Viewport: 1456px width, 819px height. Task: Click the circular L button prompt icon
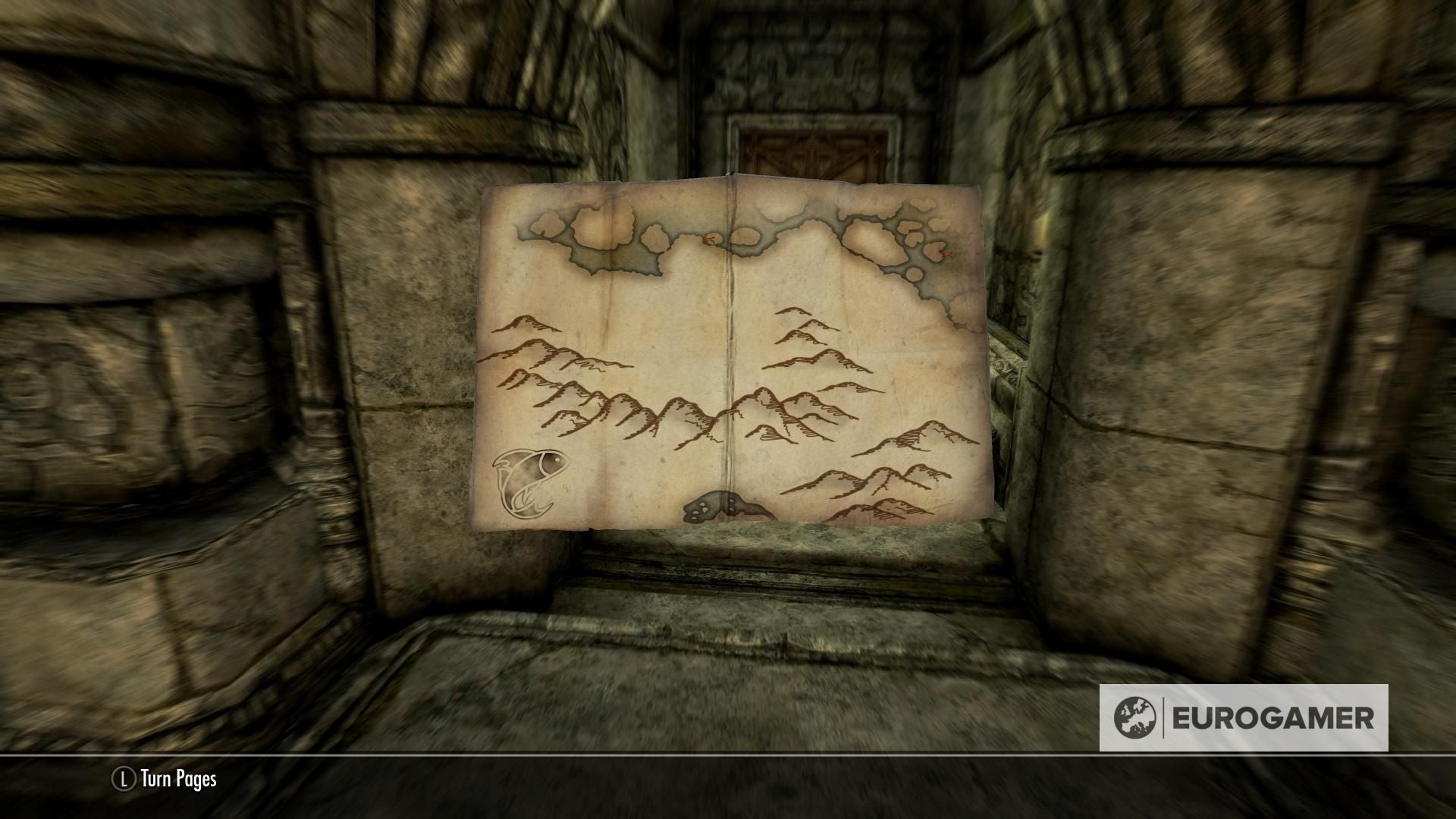coord(124,780)
